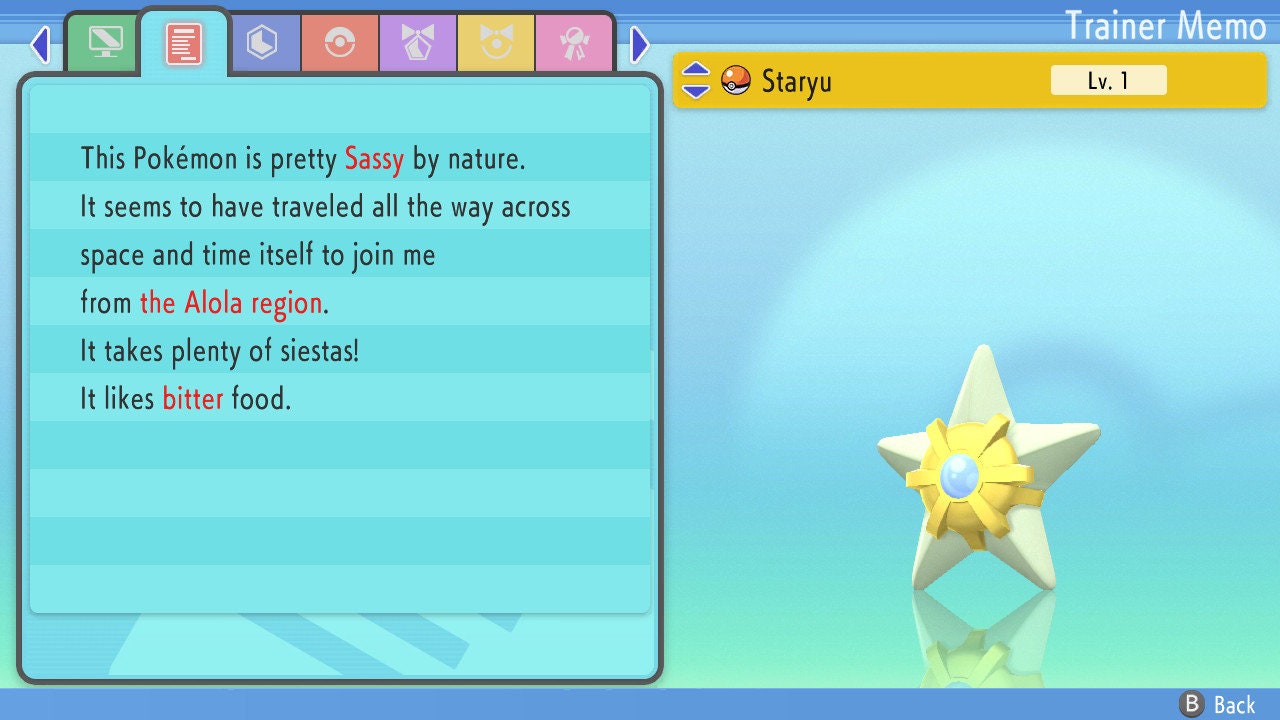1280x720 pixels.
Task: Click the left arrow beside the tabs
Action: point(40,44)
